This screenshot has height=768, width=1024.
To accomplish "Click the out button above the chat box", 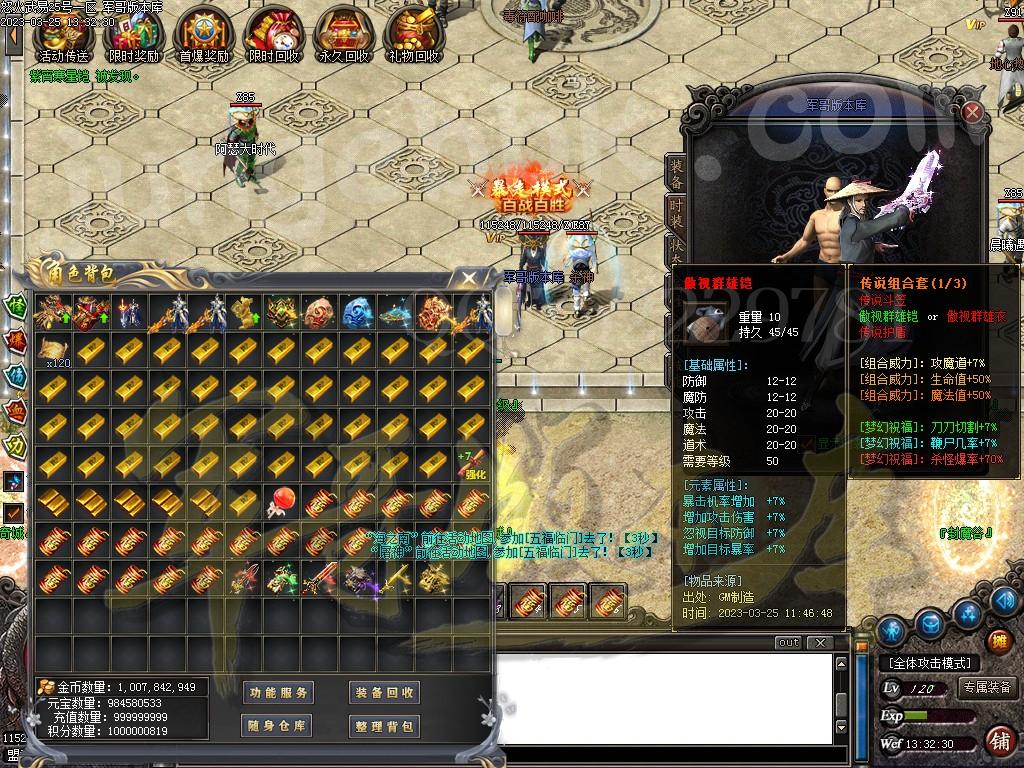I will [789, 642].
